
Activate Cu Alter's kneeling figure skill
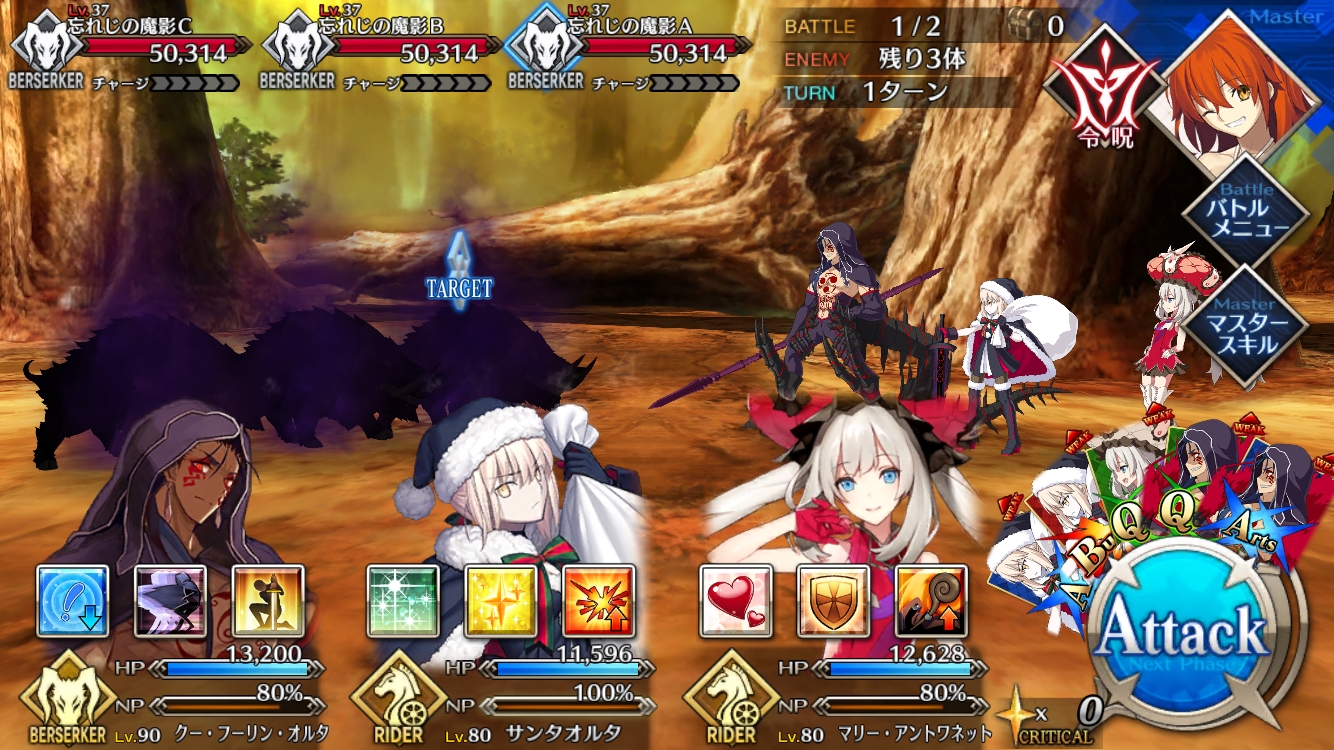(x=269, y=601)
